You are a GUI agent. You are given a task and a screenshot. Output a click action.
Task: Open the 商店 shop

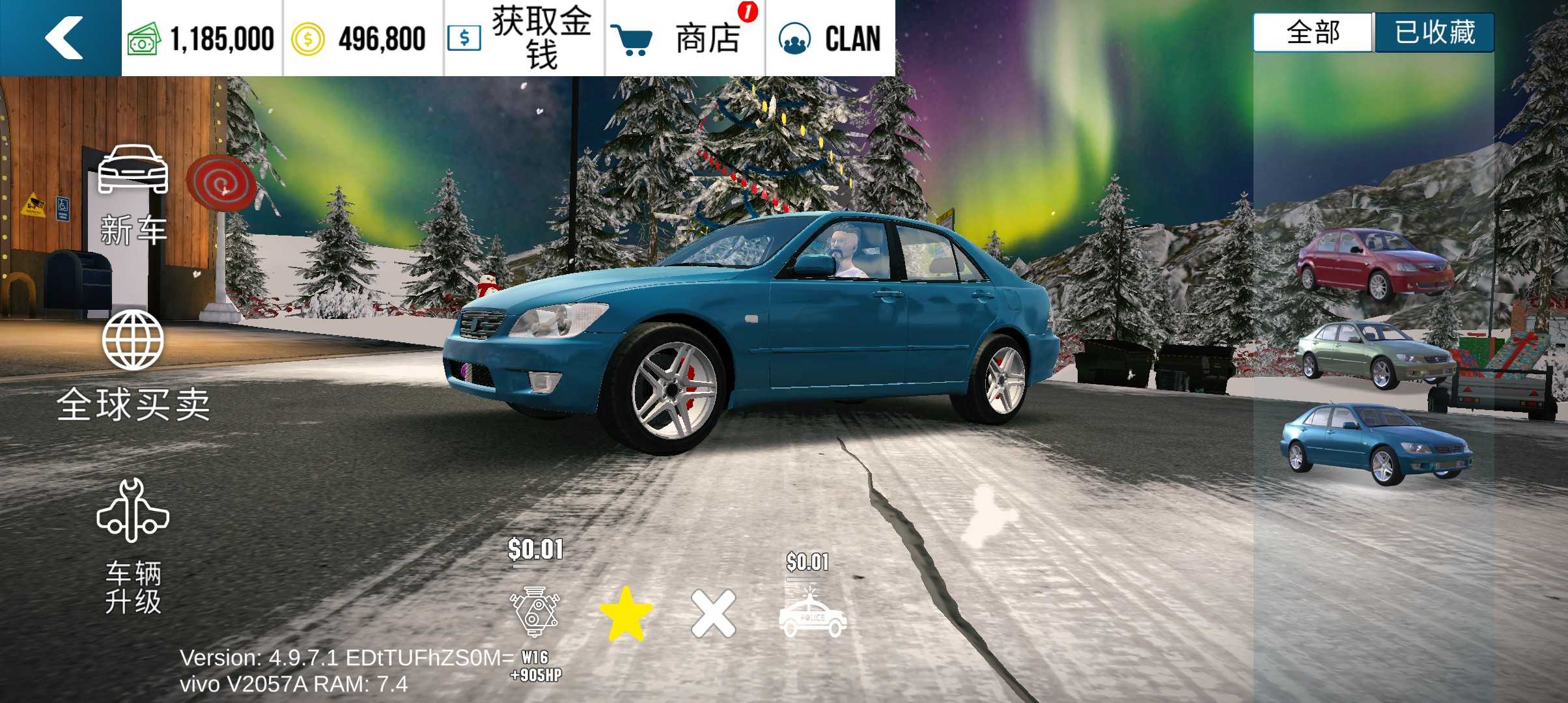(685, 38)
